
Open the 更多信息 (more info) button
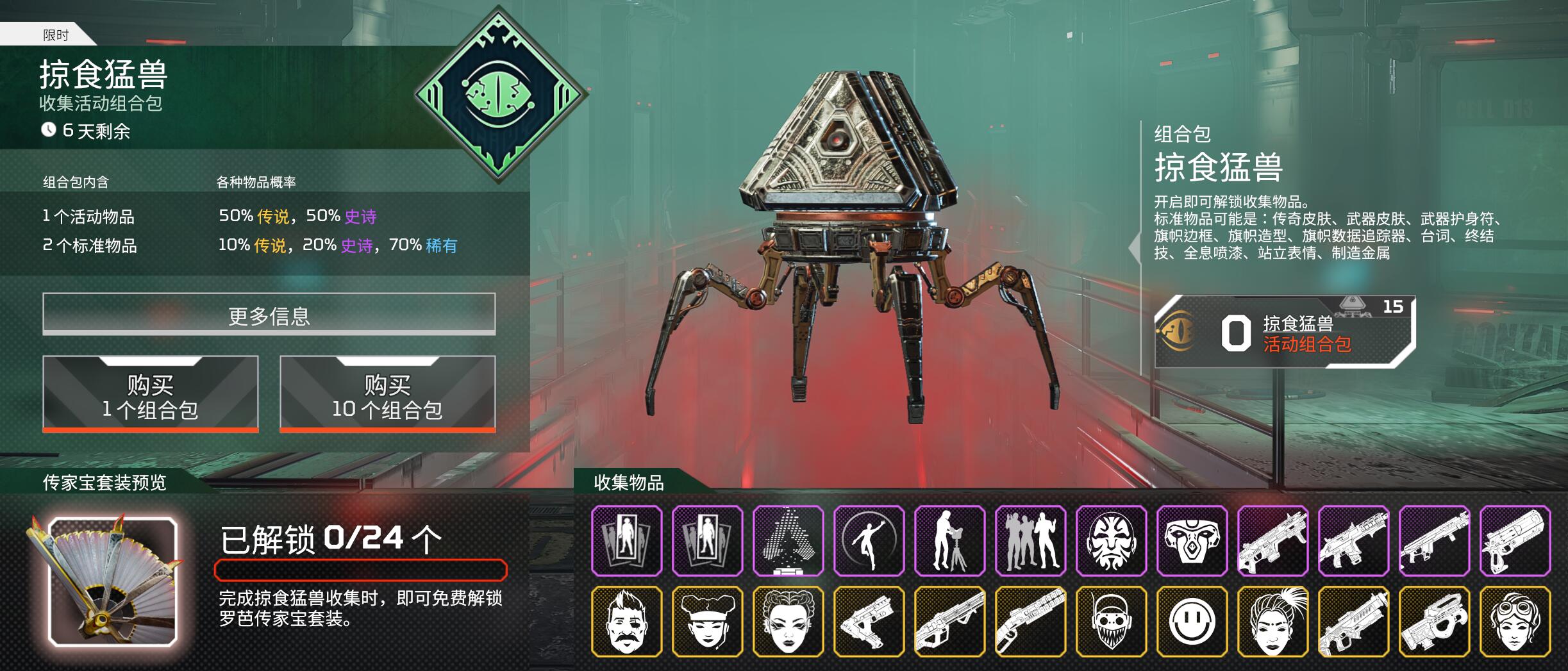269,314
